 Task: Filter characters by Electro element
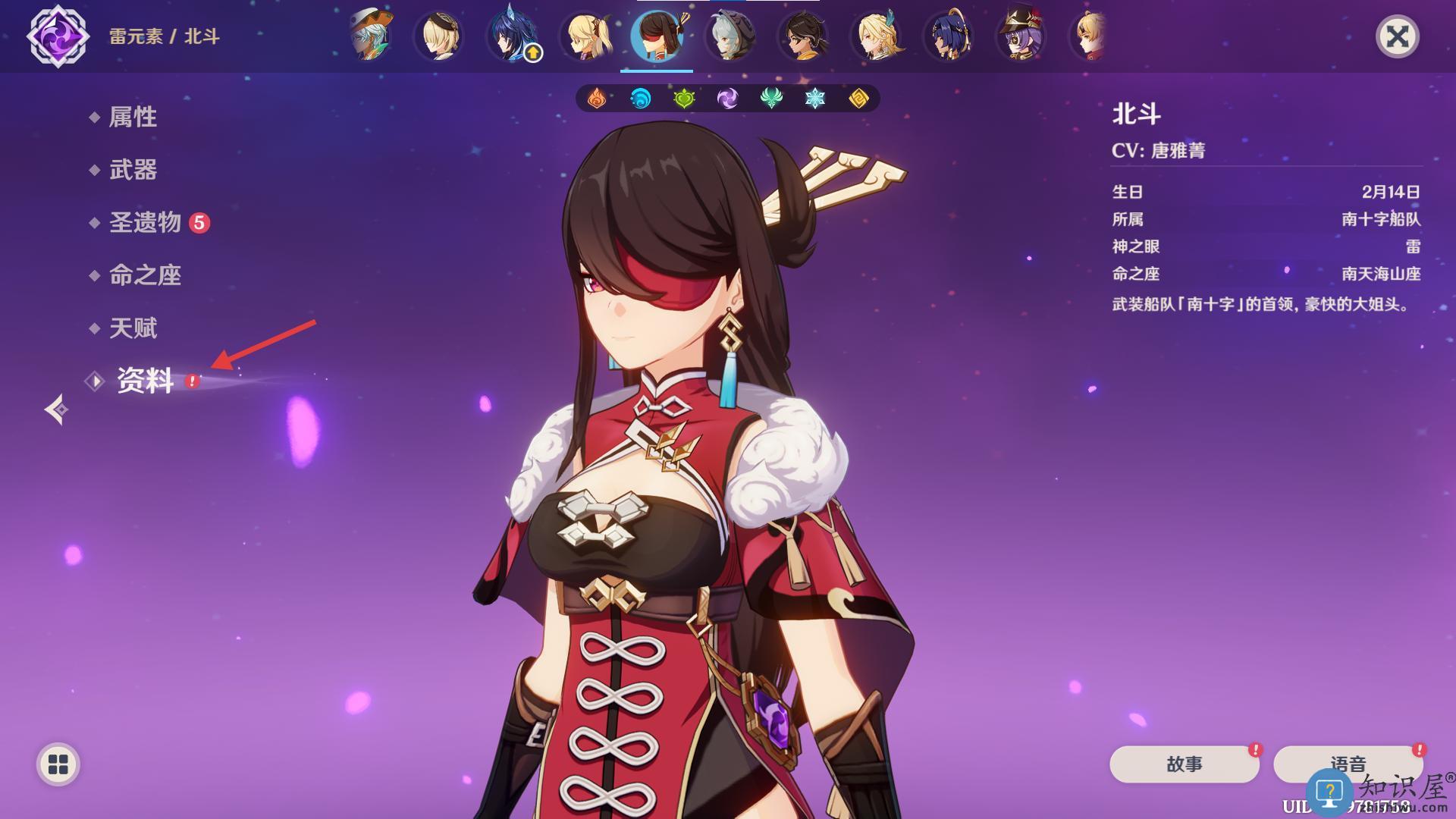pos(727,99)
